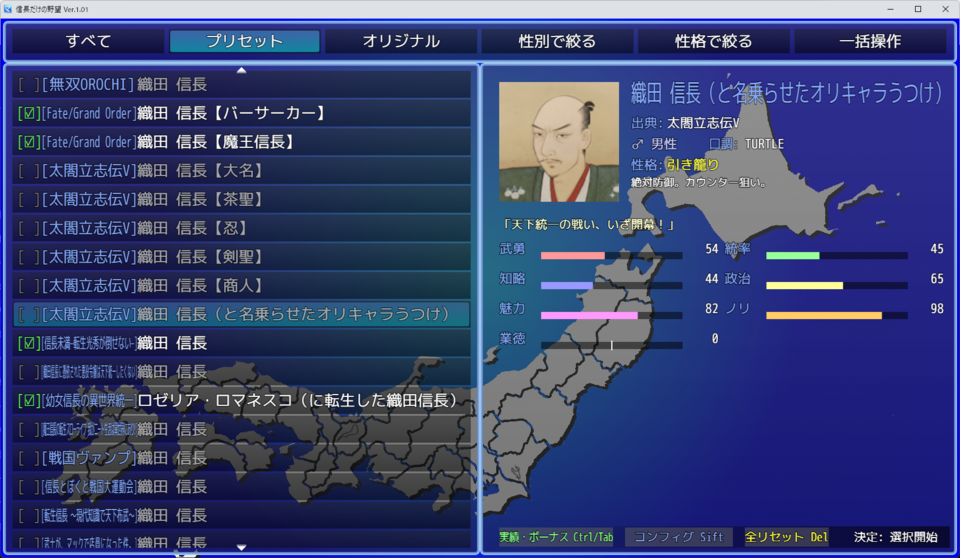Check 太閤立志伝V 織田信長【剣聖】
Viewport: 960px width, 558px height.
click(242, 257)
